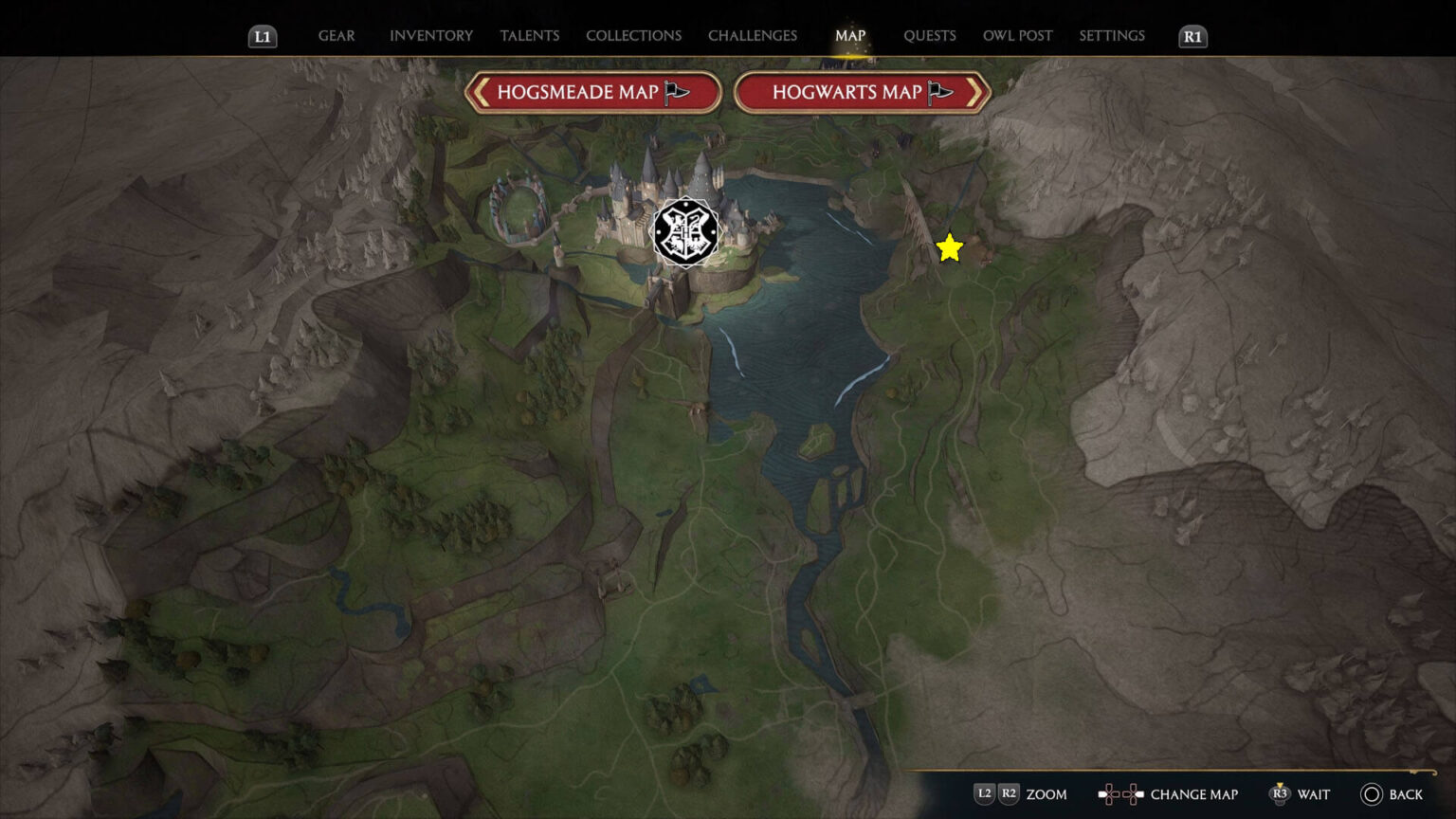
Task: Select the yellow star map marker
Action: point(949,248)
